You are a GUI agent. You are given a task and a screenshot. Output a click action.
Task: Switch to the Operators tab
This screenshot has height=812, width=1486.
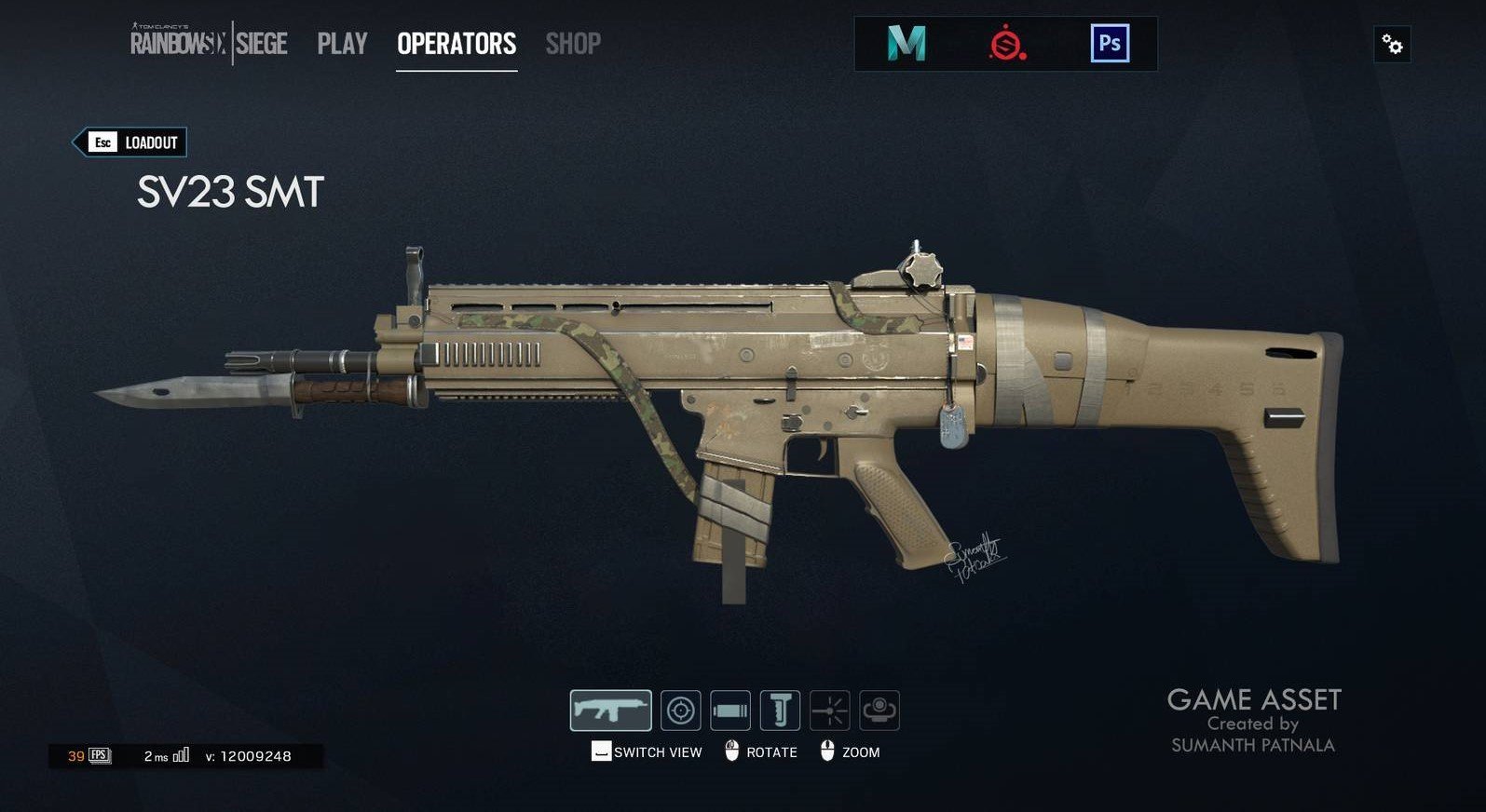coord(457,44)
